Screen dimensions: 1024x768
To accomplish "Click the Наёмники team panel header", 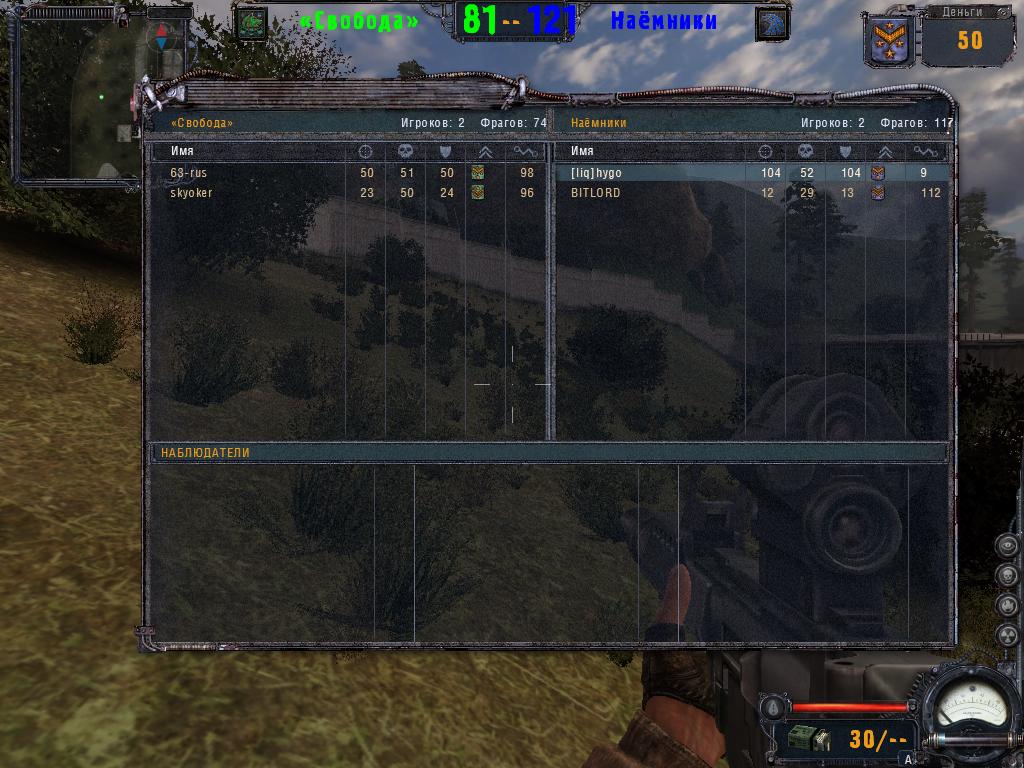I will (598, 123).
